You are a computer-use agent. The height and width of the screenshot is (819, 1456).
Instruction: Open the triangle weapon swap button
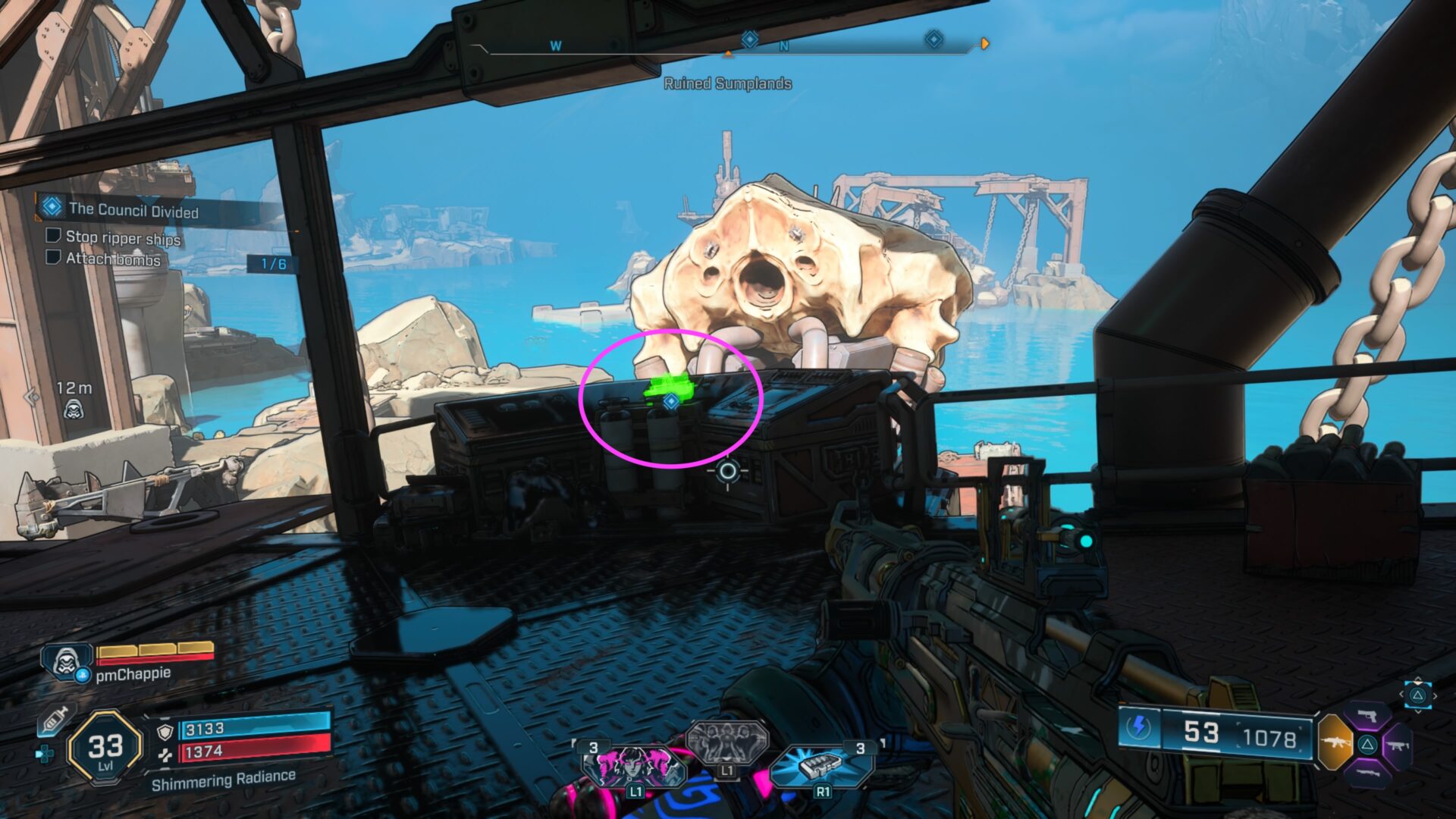[1367, 745]
